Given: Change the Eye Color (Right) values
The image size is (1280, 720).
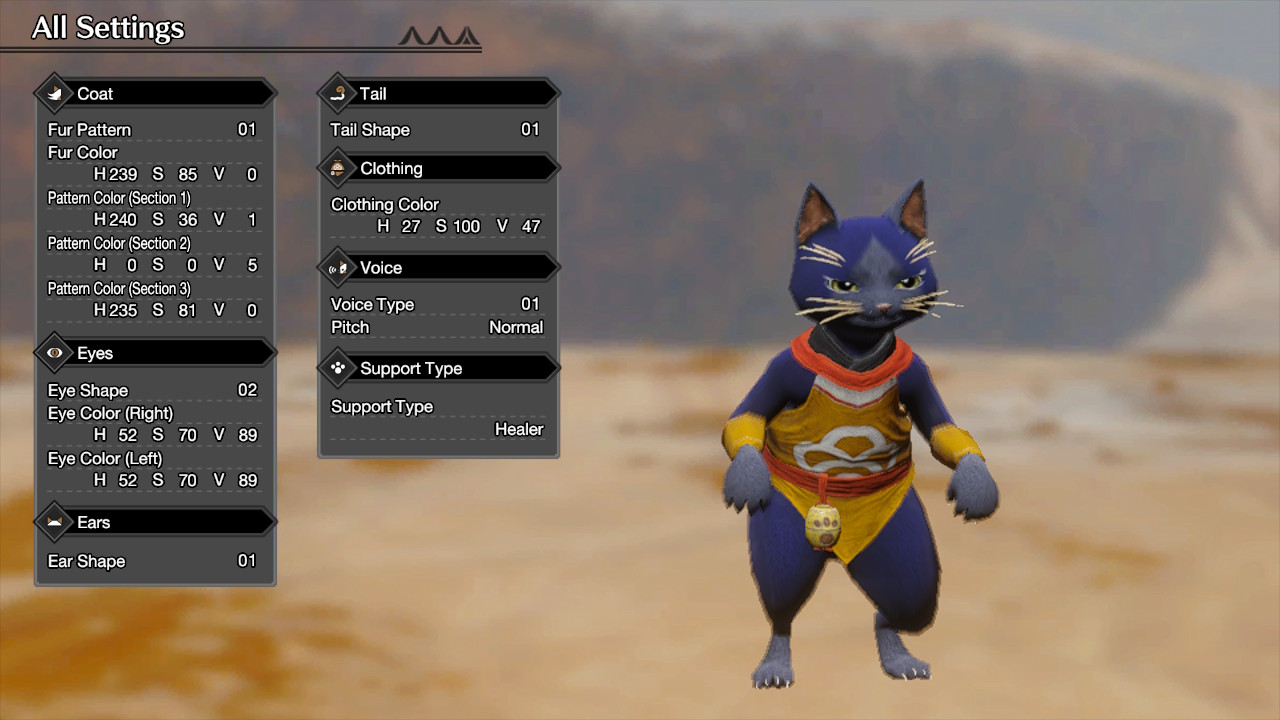Looking at the screenshot, I should 175,436.
